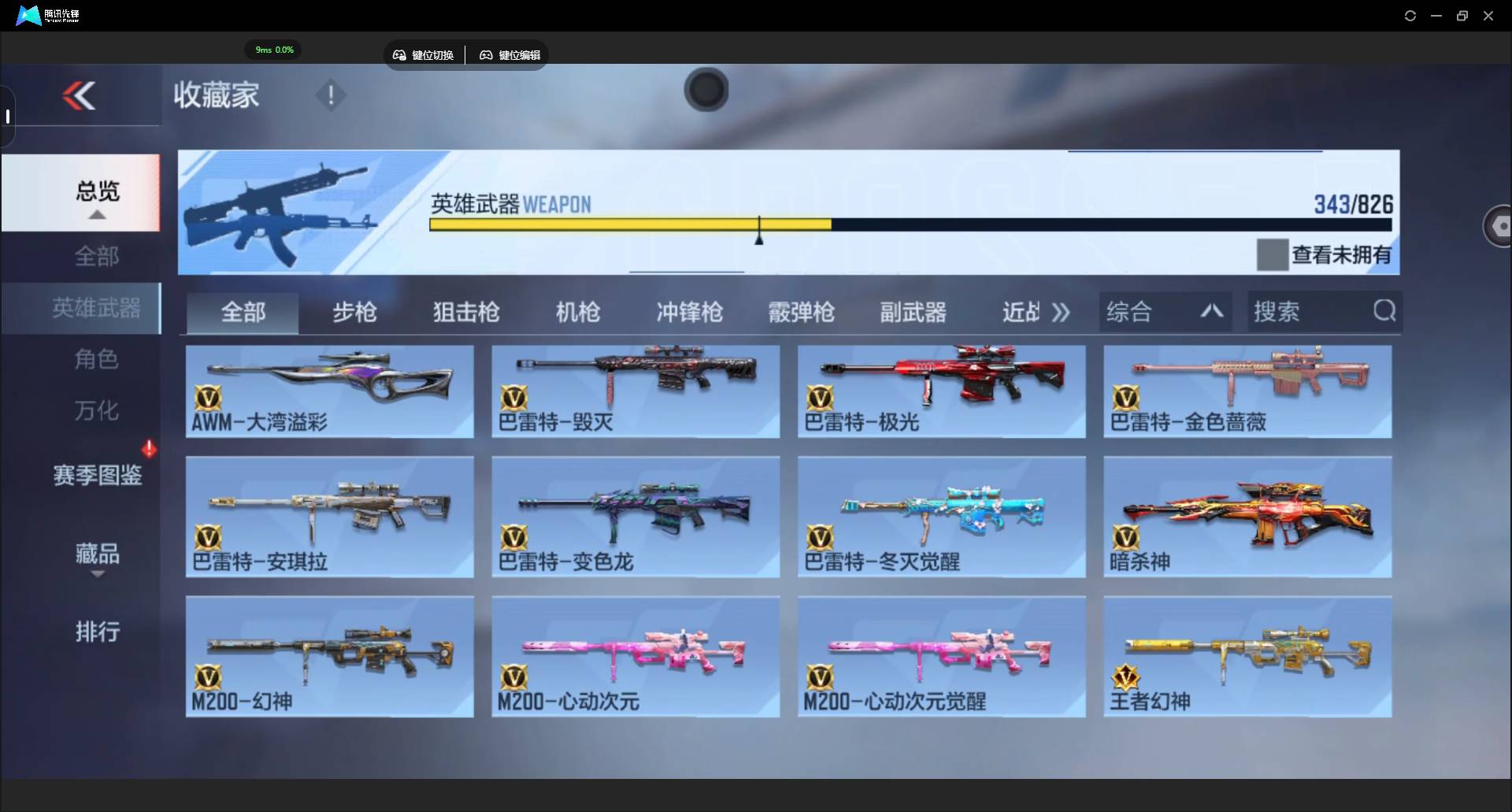Switch to the 狙击枪 tab

465,313
